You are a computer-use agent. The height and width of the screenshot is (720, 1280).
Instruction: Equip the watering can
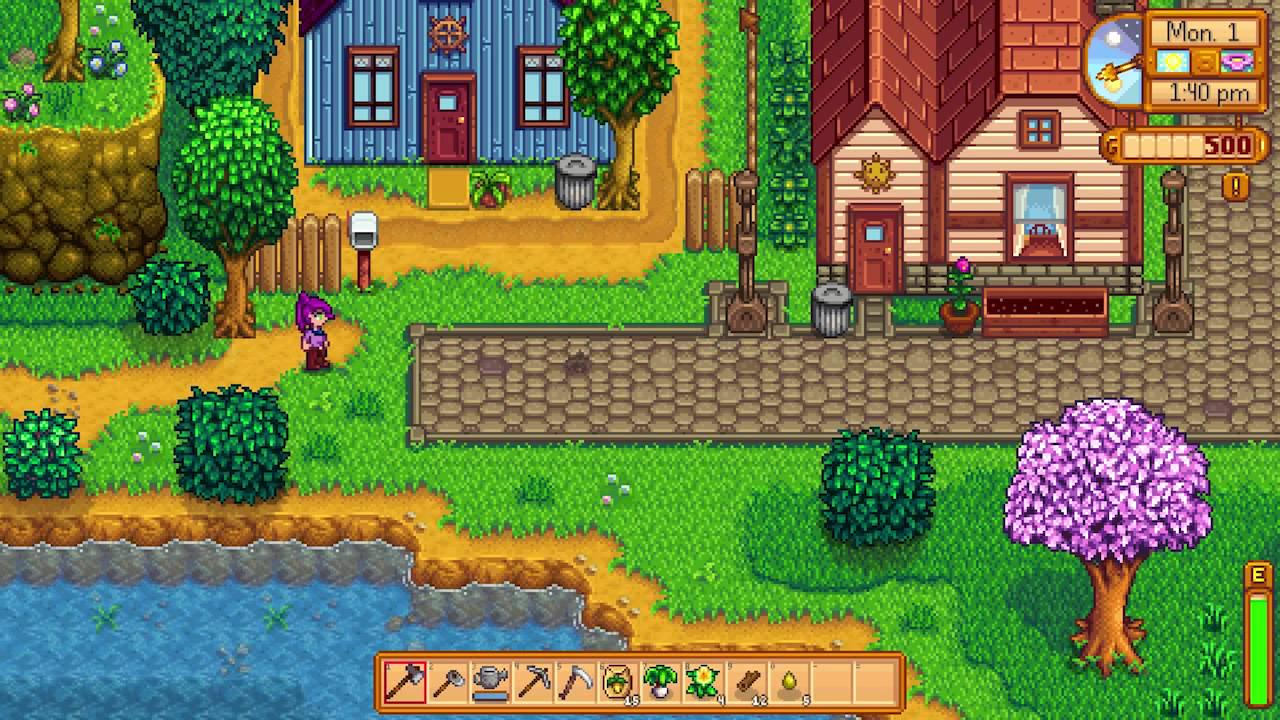pyautogui.click(x=490, y=683)
